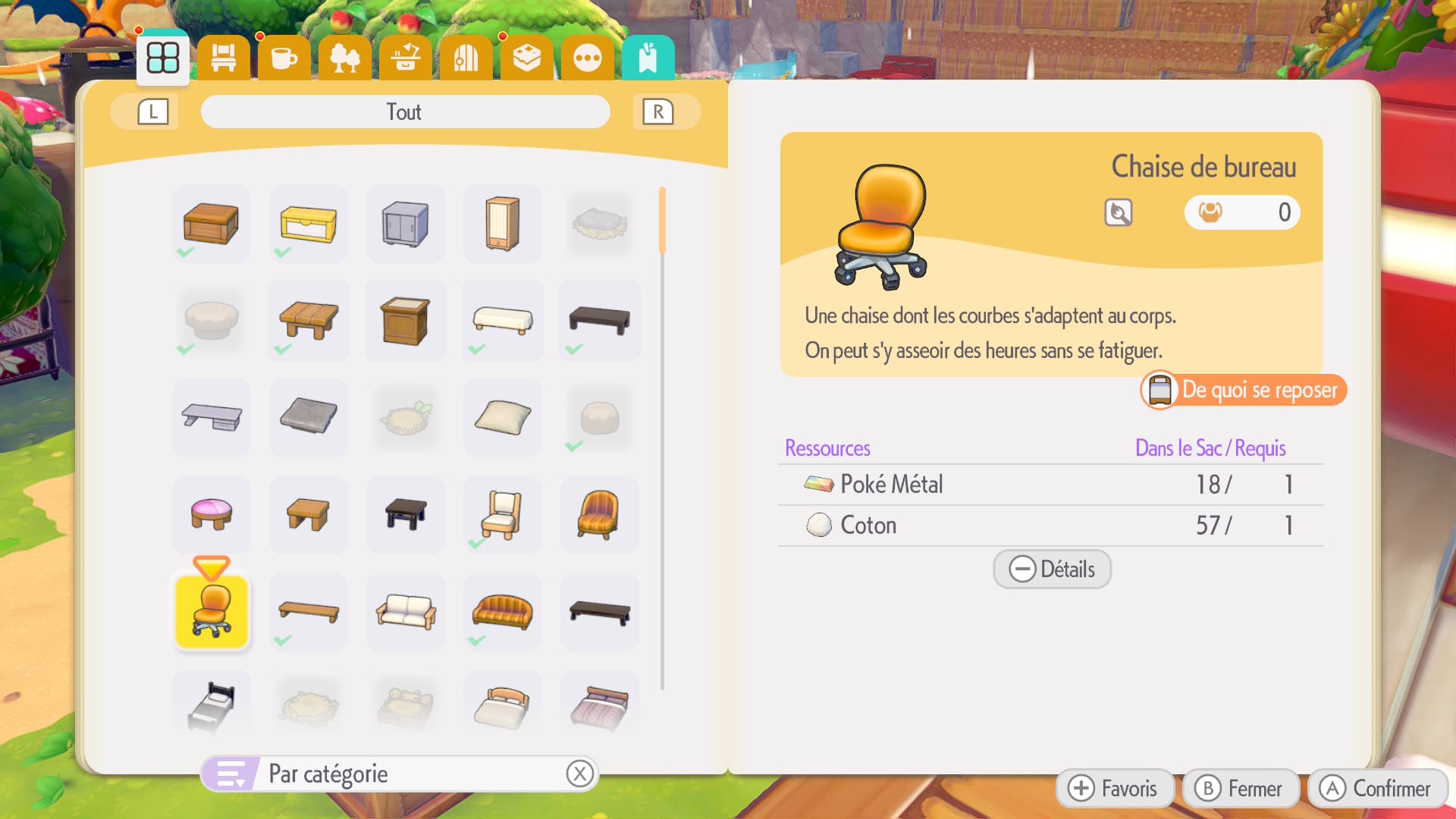
Task: Select the building arch category tab
Action: pos(466,58)
